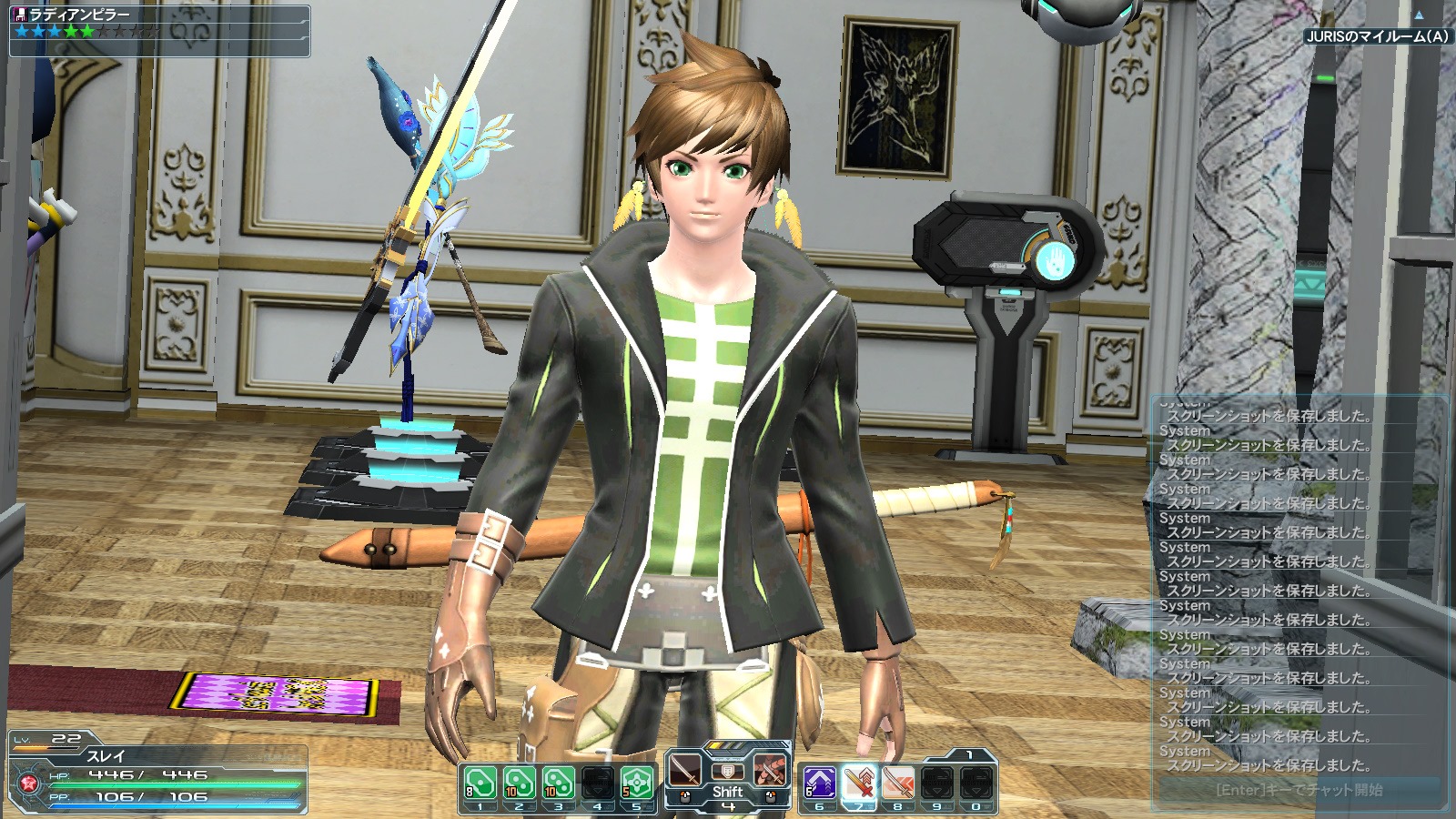This screenshot has width=1456, height=819.
Task: Click the small blue triangle above room name
Action: point(1418,15)
